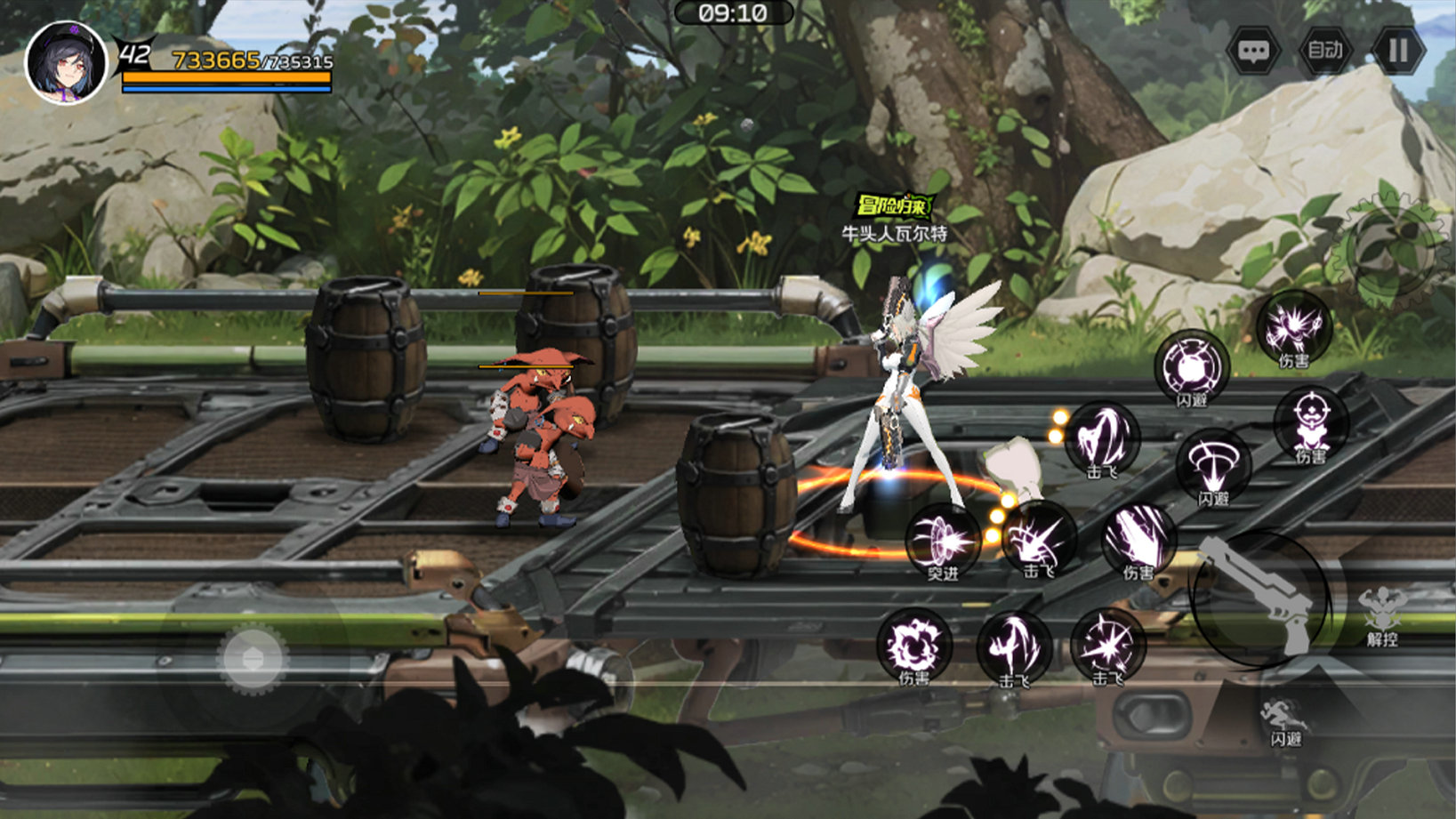The width and height of the screenshot is (1456, 819).
Task: Use the explosion-cloud 伤害 skill
Action: click(913, 645)
